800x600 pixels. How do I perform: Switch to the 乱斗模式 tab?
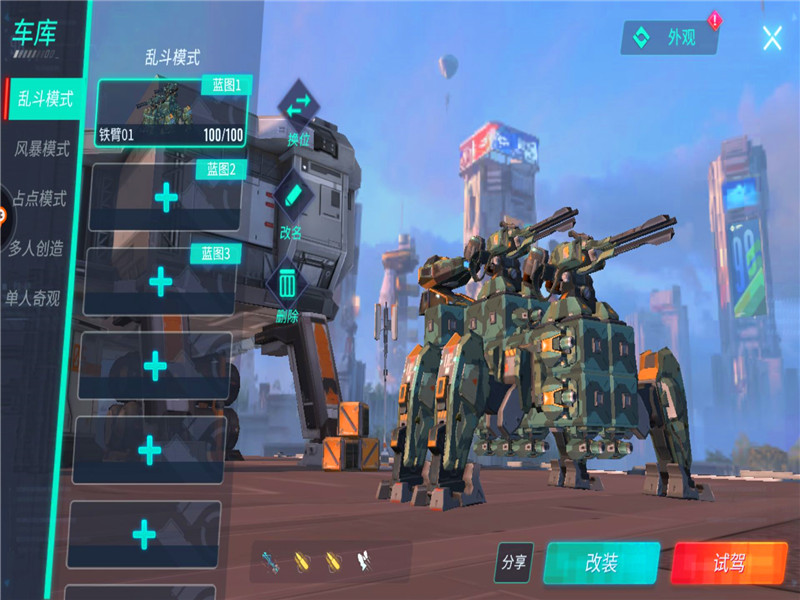(44, 99)
